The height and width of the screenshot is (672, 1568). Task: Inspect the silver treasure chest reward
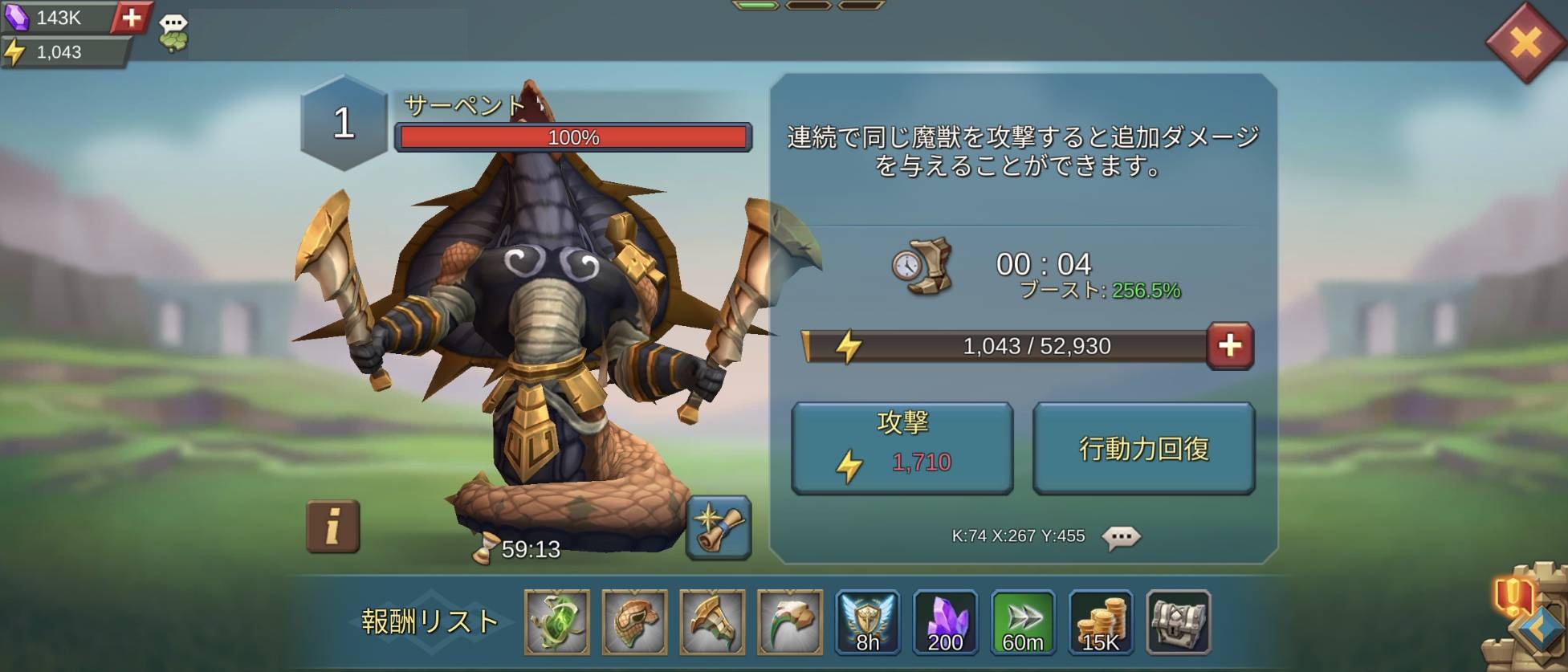pyautogui.click(x=1178, y=622)
